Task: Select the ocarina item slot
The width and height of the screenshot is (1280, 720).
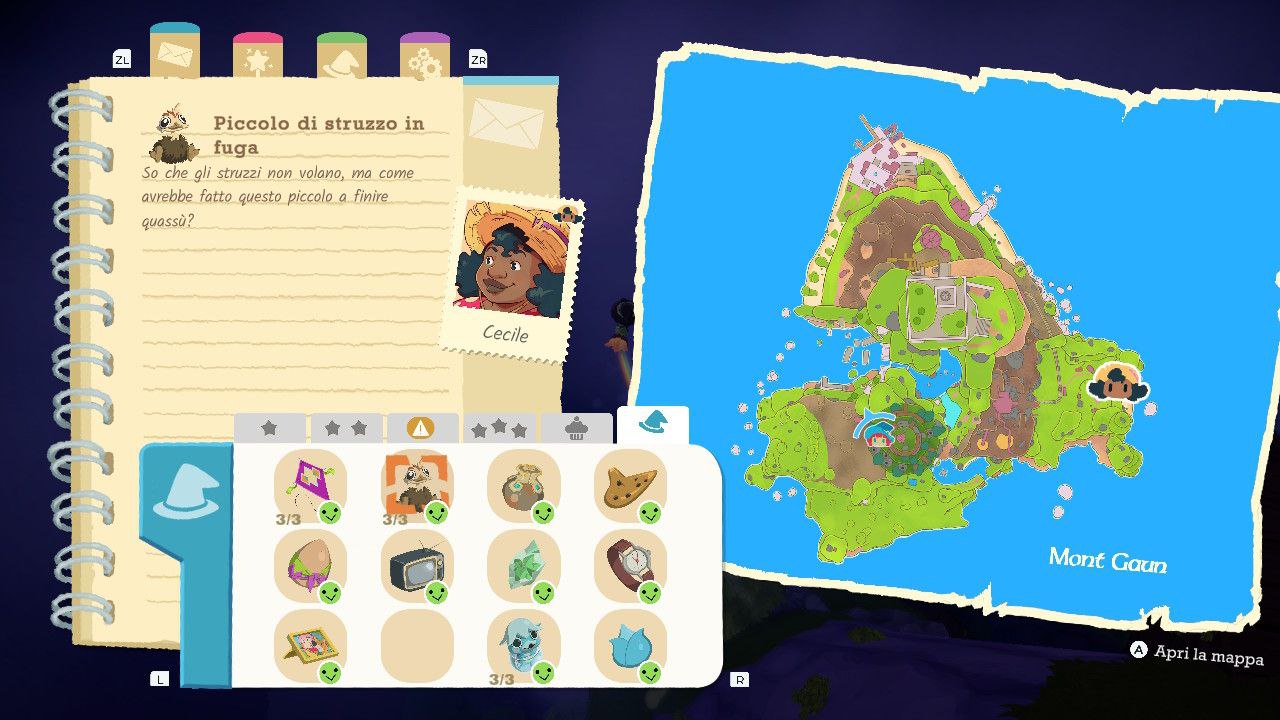Action: (630, 485)
